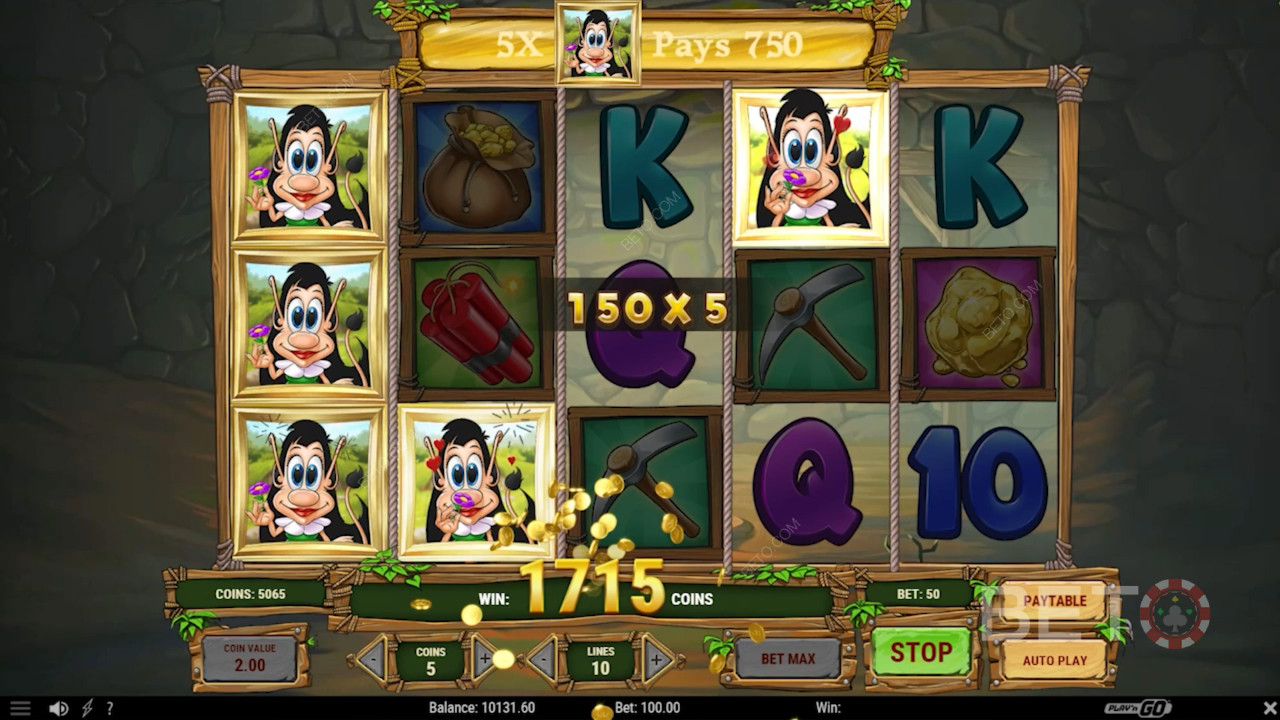Click the green STOP button
This screenshot has width=1280, height=720.
920,653
